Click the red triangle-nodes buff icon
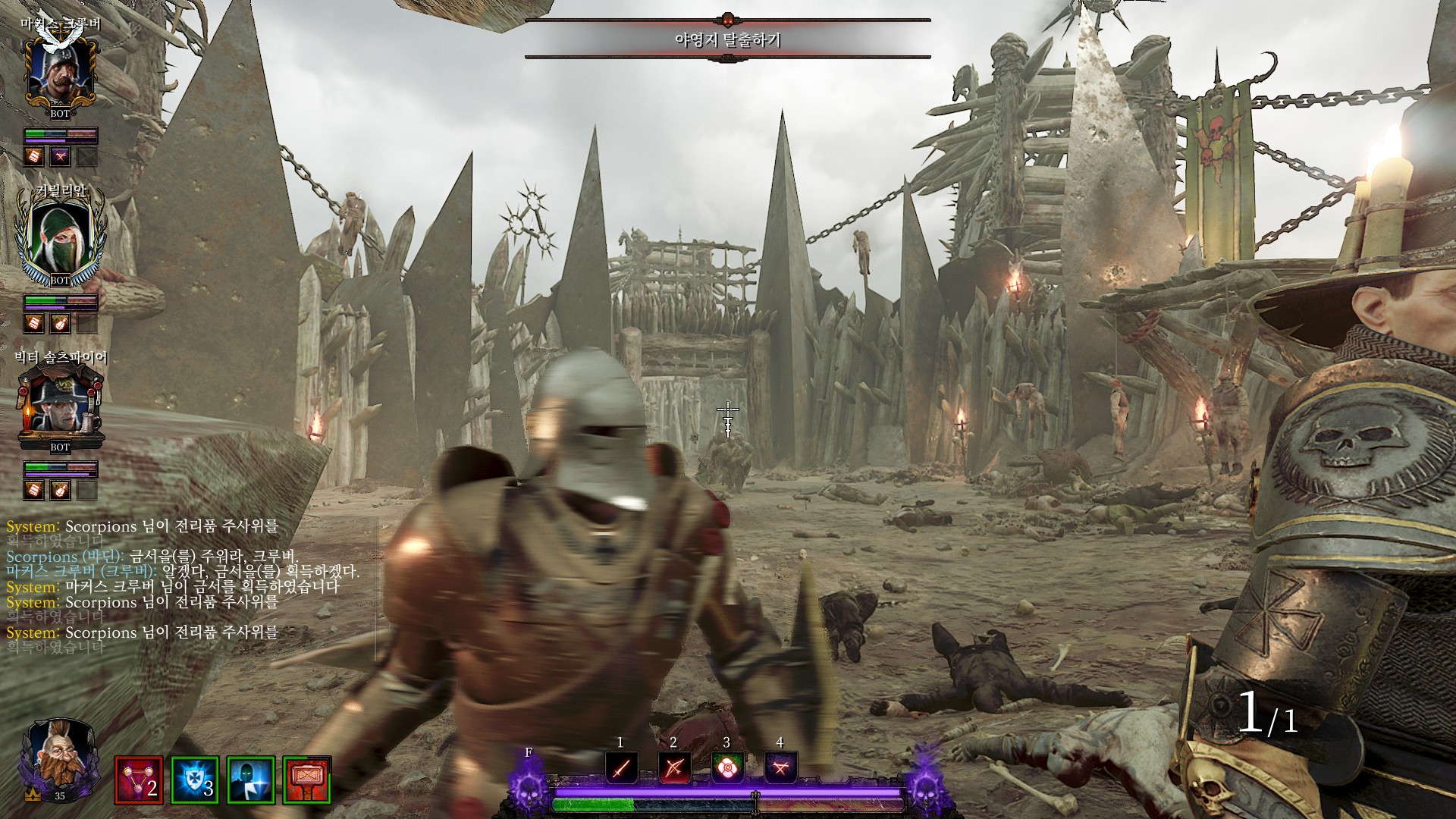Screen dimensions: 1456x819 [139, 780]
